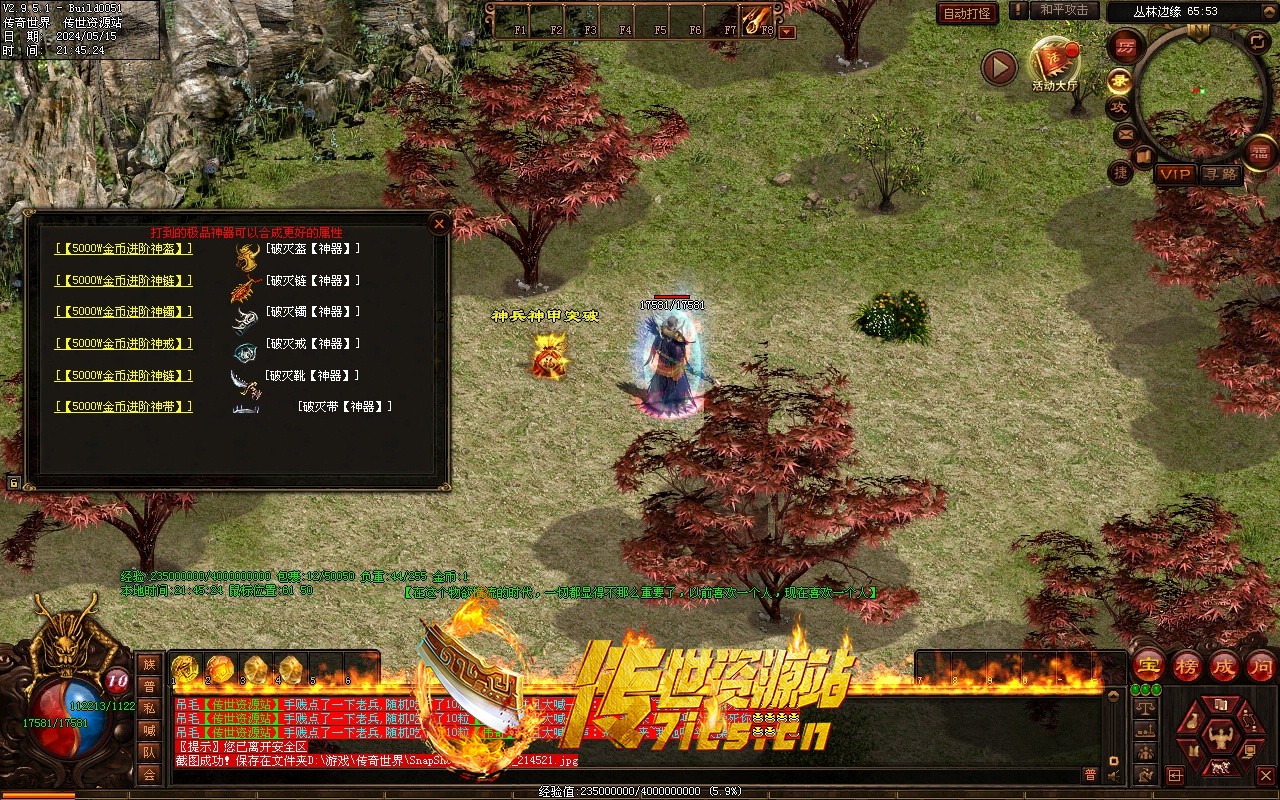Click the round play arrow button
Image resolution: width=1280 pixels, height=800 pixels.
998,68
